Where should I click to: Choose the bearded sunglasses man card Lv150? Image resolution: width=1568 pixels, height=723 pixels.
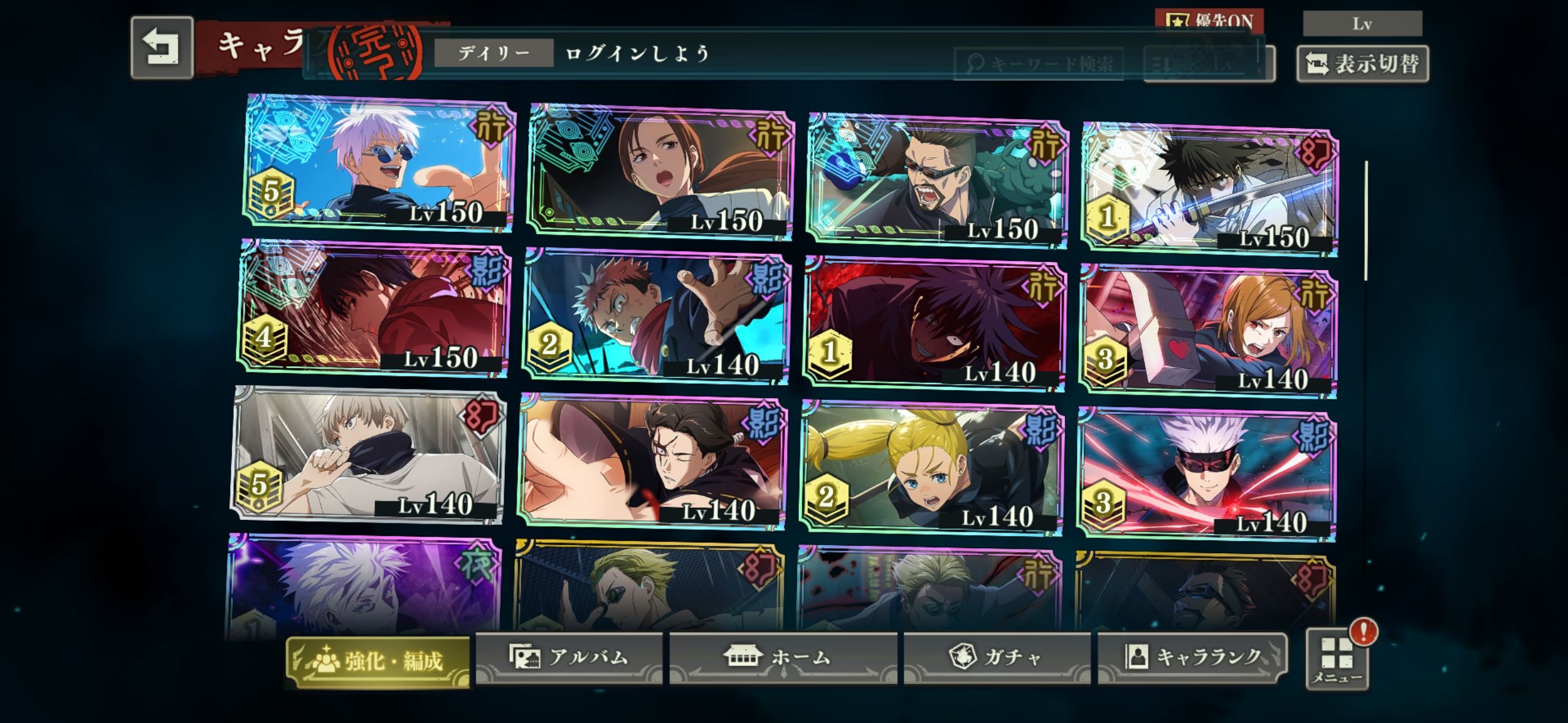(937, 180)
